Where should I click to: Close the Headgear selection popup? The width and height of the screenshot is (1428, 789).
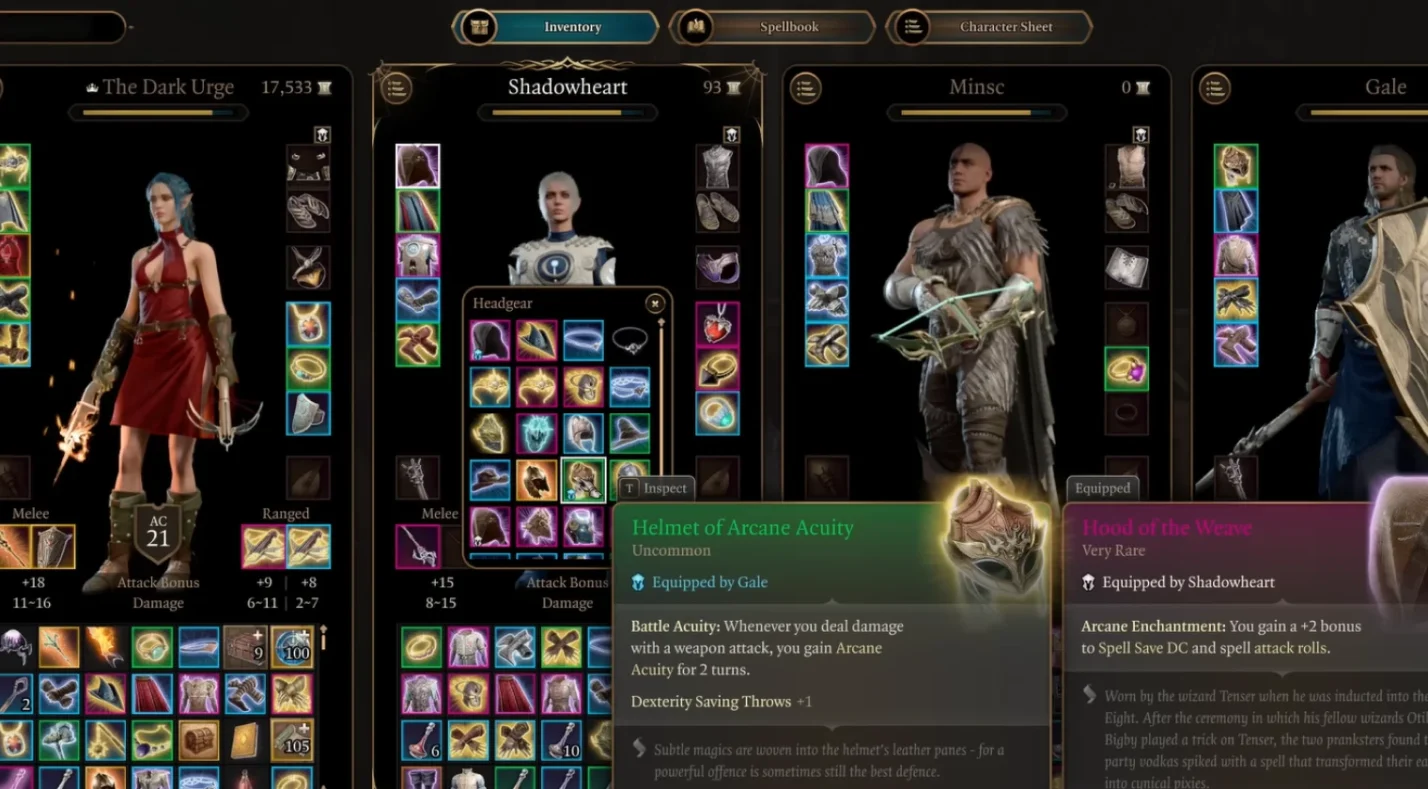[x=654, y=303]
